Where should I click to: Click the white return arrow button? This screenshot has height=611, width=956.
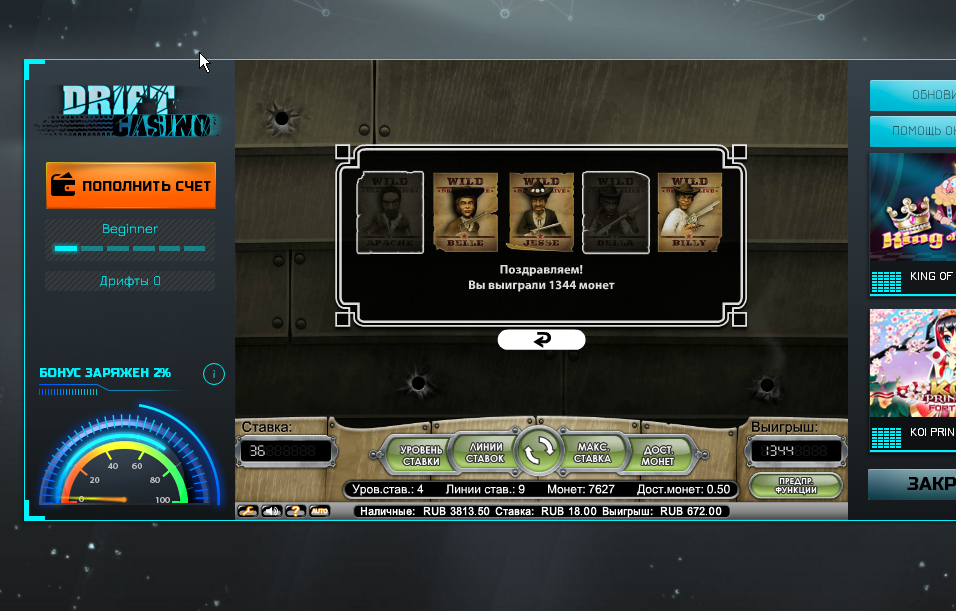pyautogui.click(x=541, y=340)
